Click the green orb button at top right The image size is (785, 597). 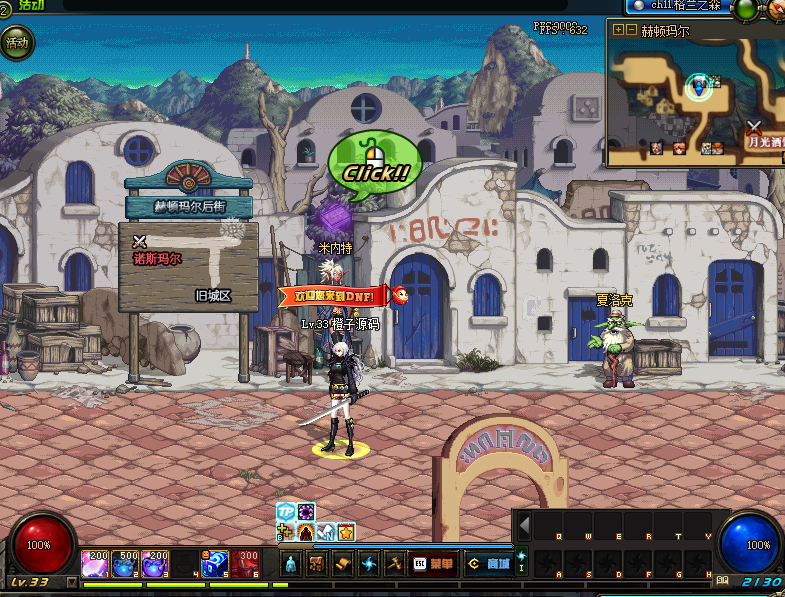744,9
